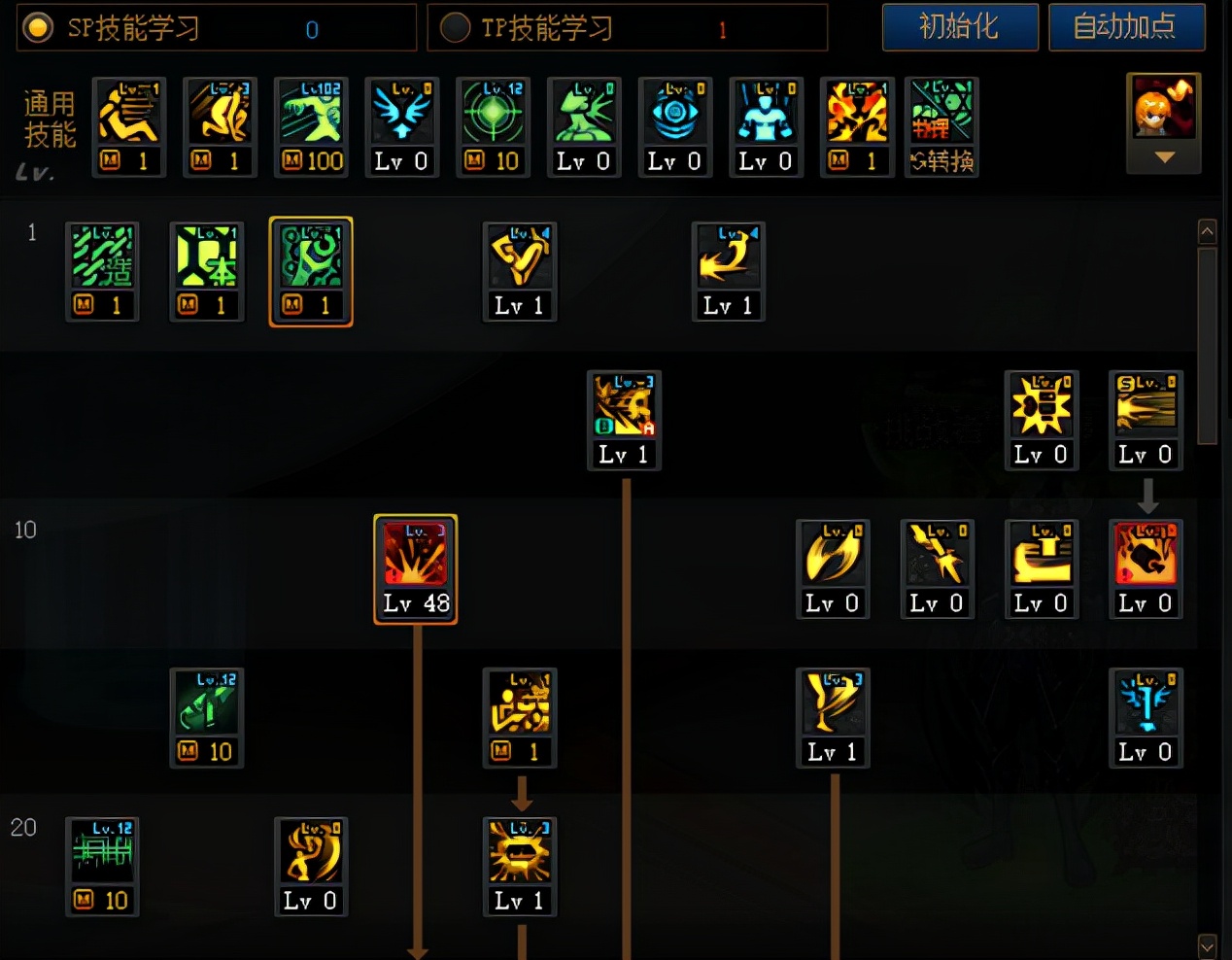Click the highlighted green spiral skill
This screenshot has width=1232, height=960.
[311, 271]
